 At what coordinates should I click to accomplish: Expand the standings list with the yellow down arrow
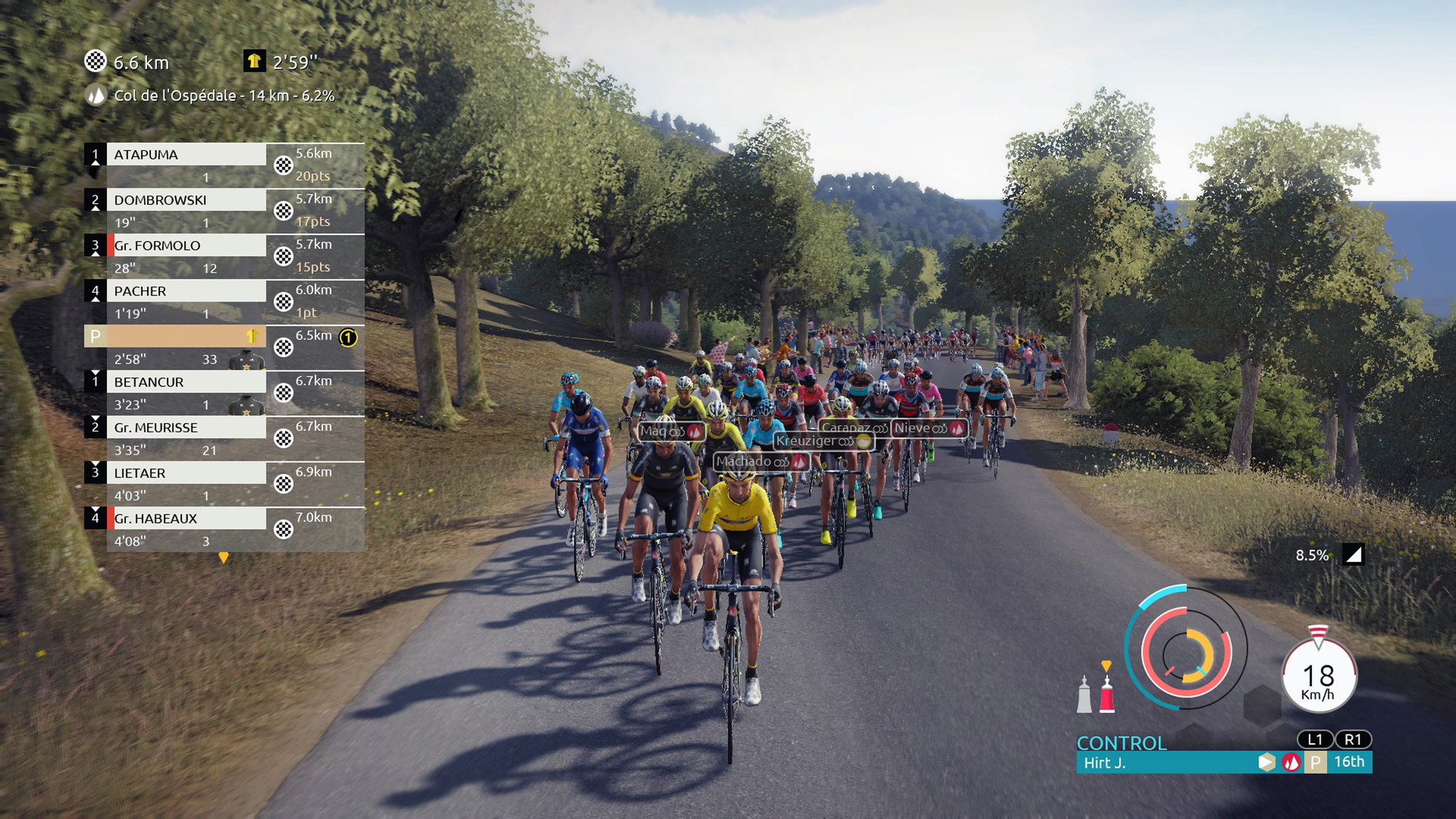(223, 558)
